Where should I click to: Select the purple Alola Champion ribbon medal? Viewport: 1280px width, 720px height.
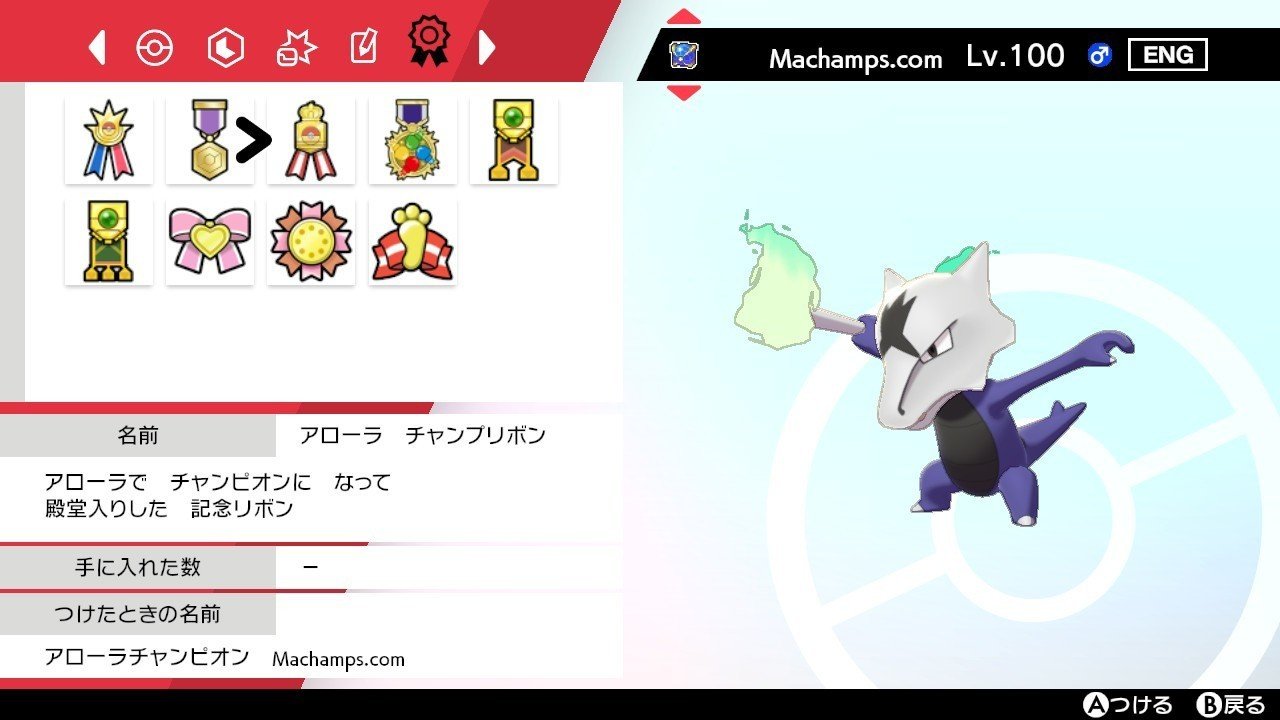coord(209,139)
